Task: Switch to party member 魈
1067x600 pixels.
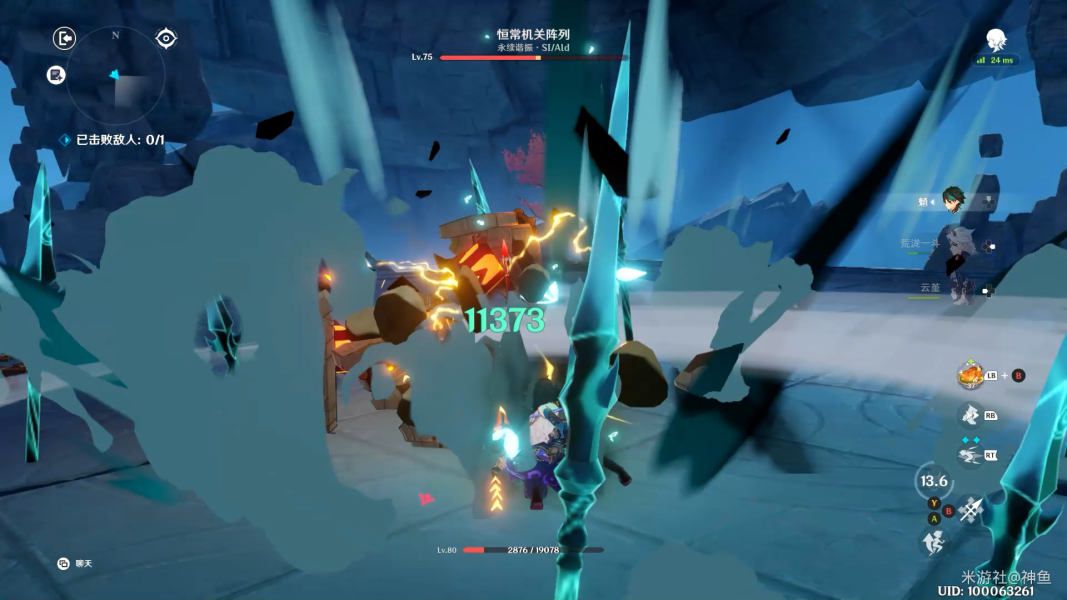Action: 953,202
